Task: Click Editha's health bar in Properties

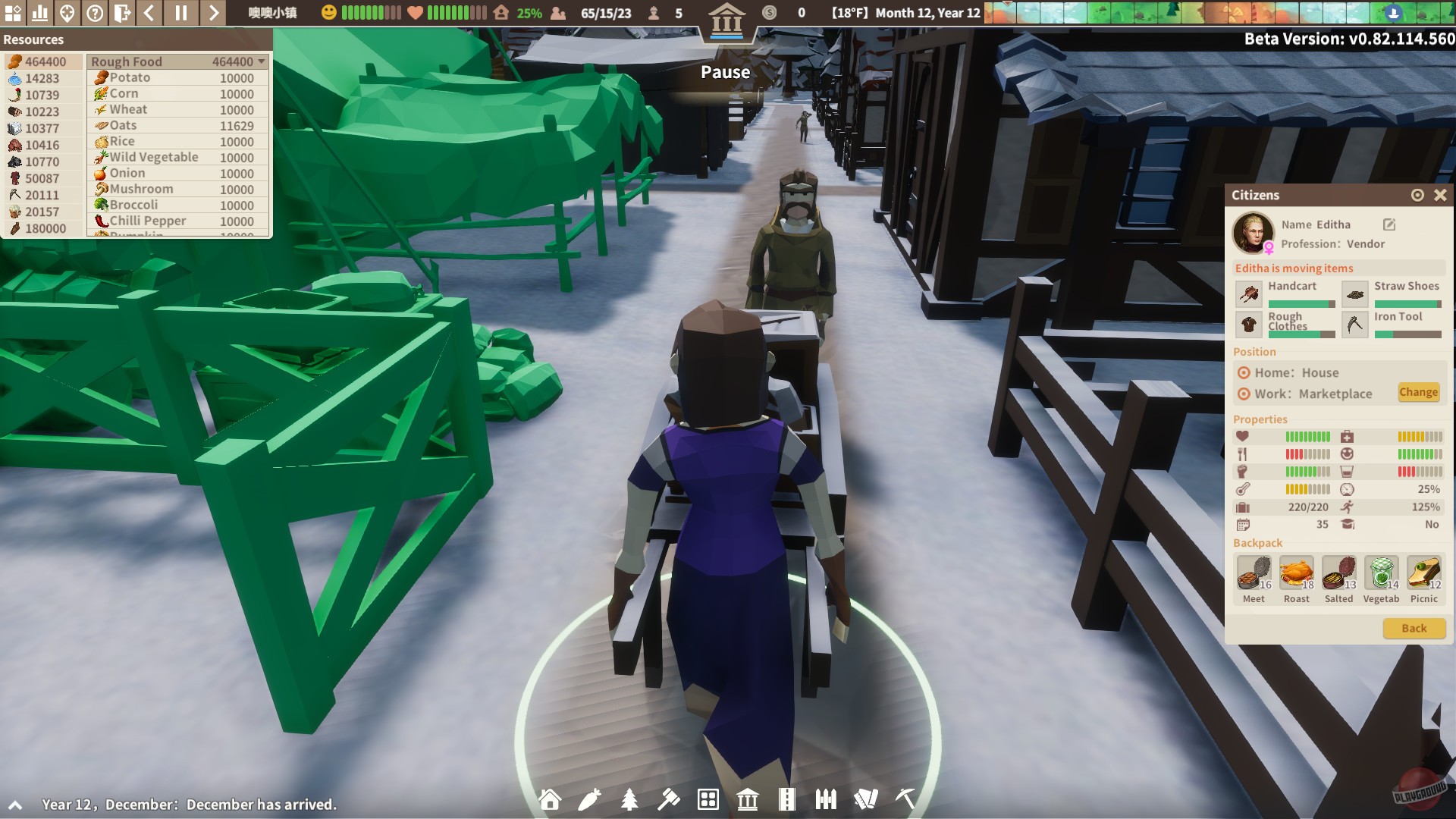Action: [x=1310, y=437]
